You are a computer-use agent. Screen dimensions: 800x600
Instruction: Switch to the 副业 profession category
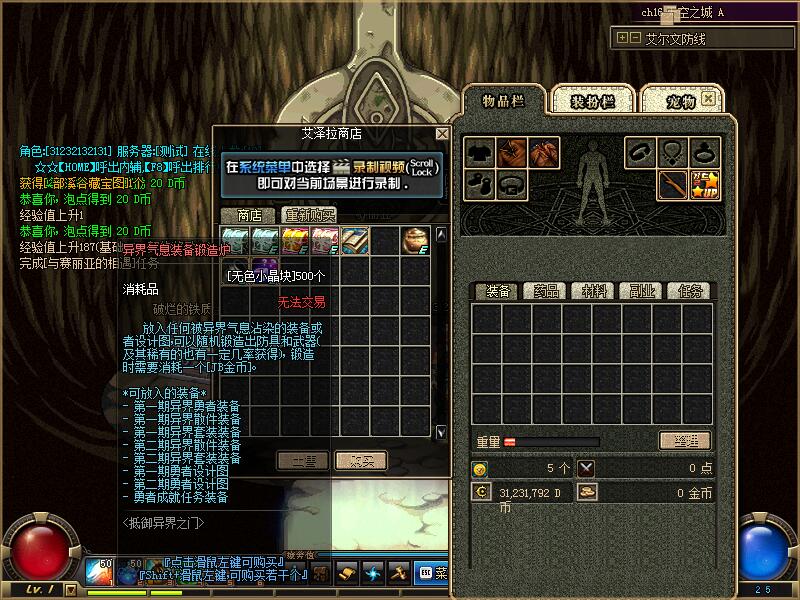coord(642,291)
